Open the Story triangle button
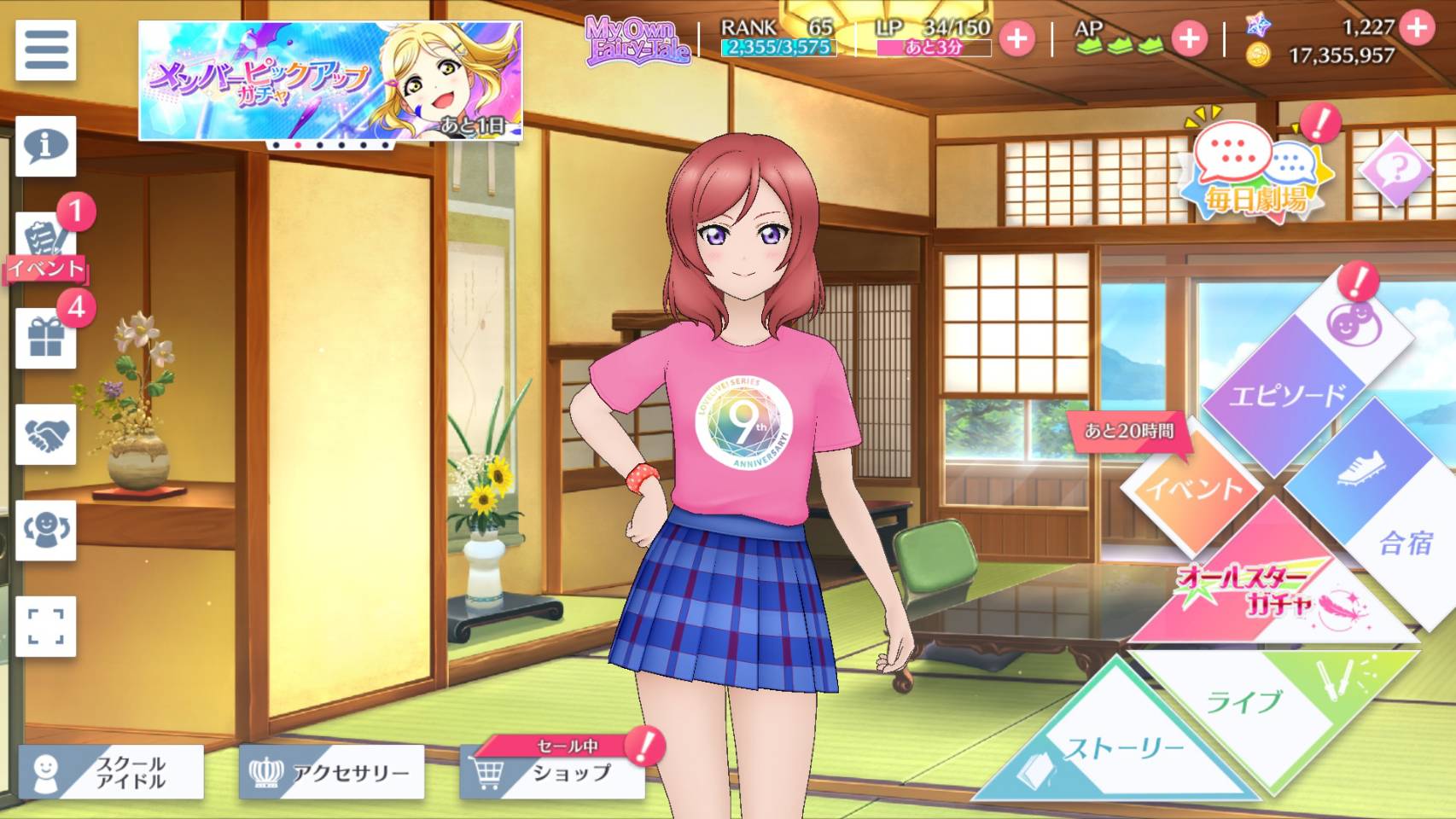Image resolution: width=1456 pixels, height=819 pixels. (x=1118, y=751)
